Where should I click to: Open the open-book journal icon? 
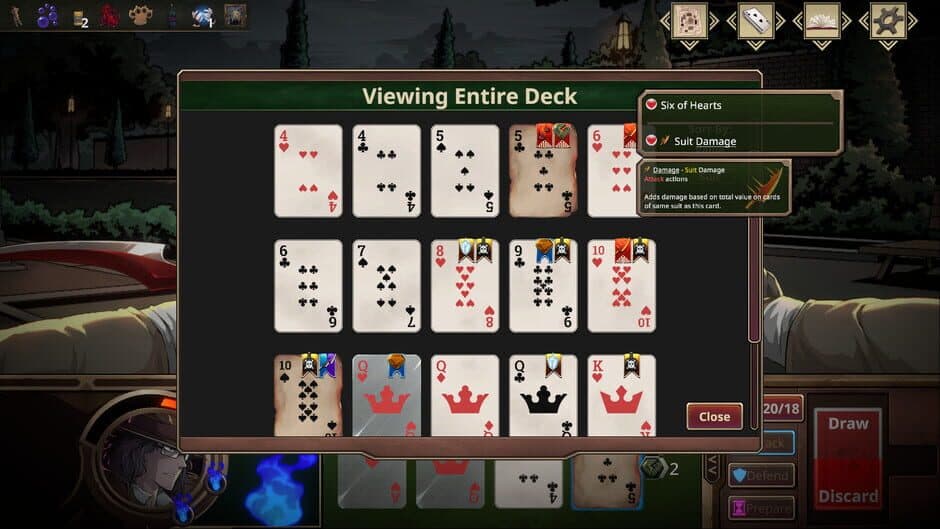822,21
